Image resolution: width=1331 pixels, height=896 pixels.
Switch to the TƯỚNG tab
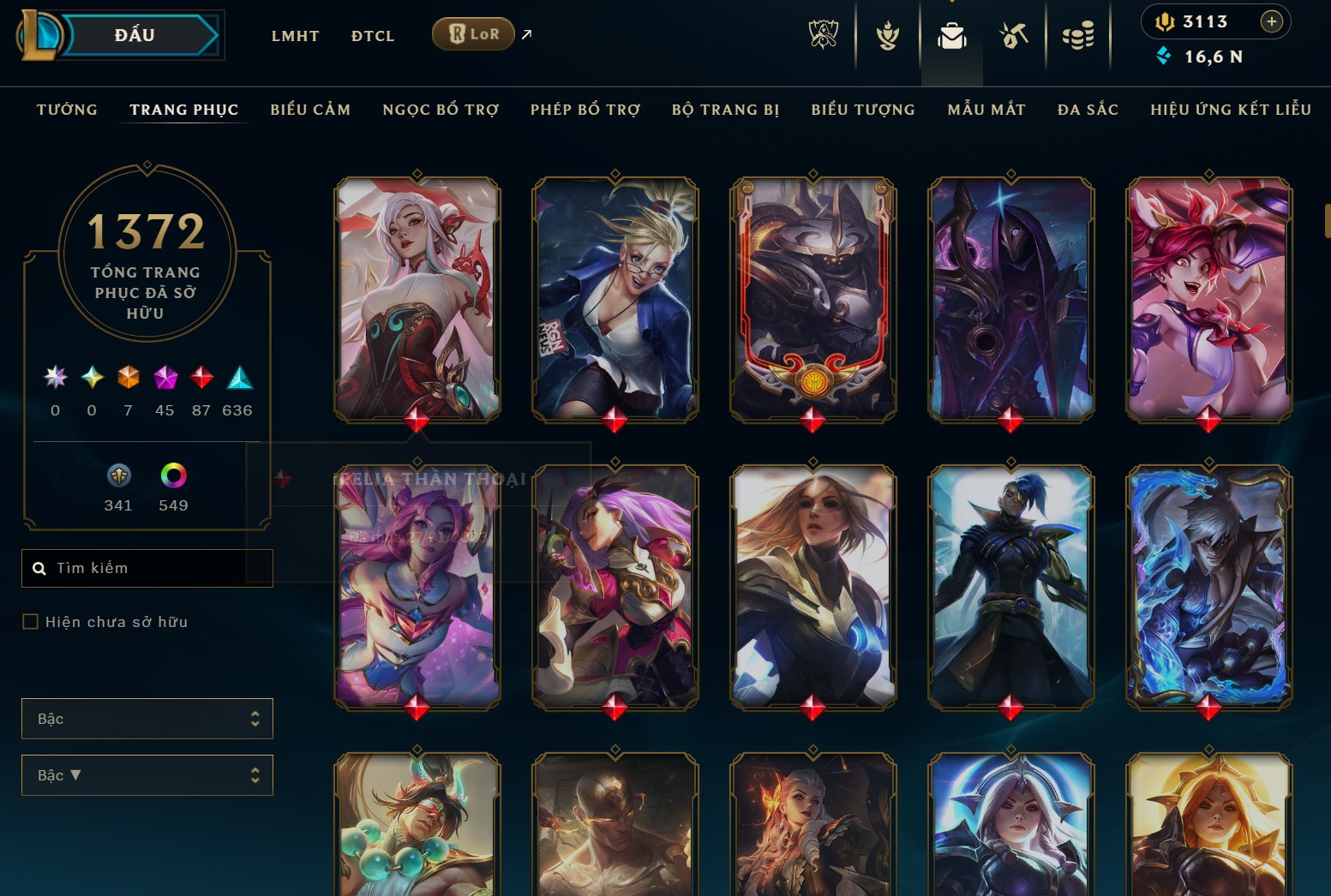[66, 110]
